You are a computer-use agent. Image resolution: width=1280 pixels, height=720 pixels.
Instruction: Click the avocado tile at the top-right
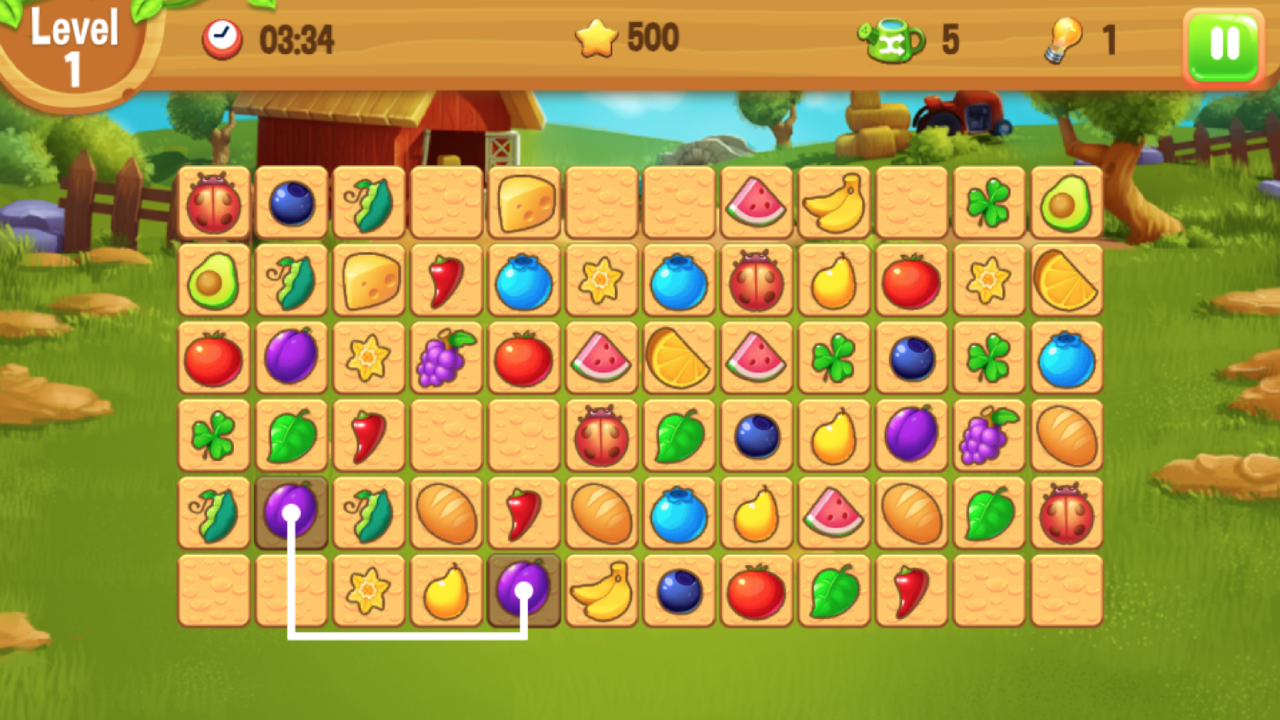point(1067,203)
